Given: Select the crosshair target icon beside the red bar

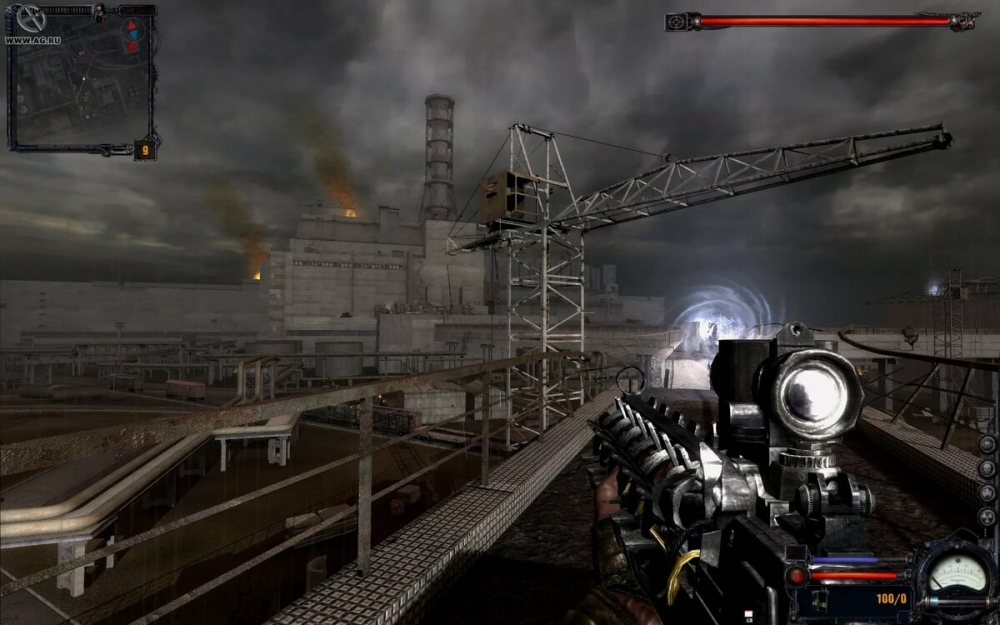Looking at the screenshot, I should click(676, 21).
